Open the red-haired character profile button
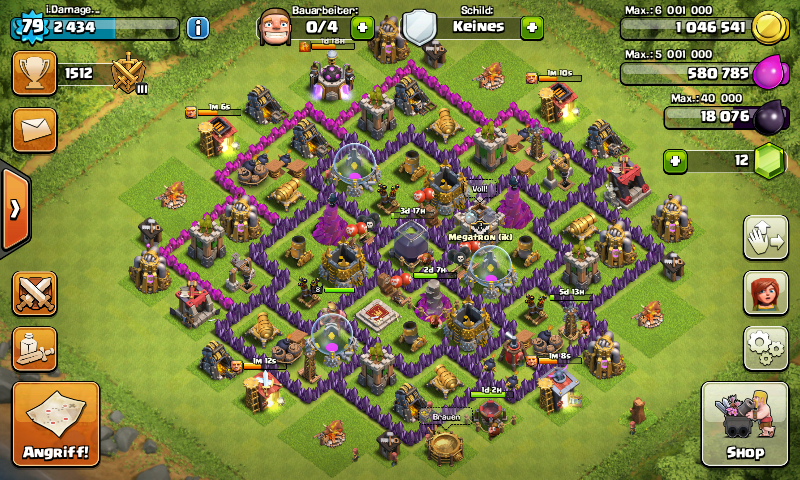800x480 pixels. click(764, 293)
